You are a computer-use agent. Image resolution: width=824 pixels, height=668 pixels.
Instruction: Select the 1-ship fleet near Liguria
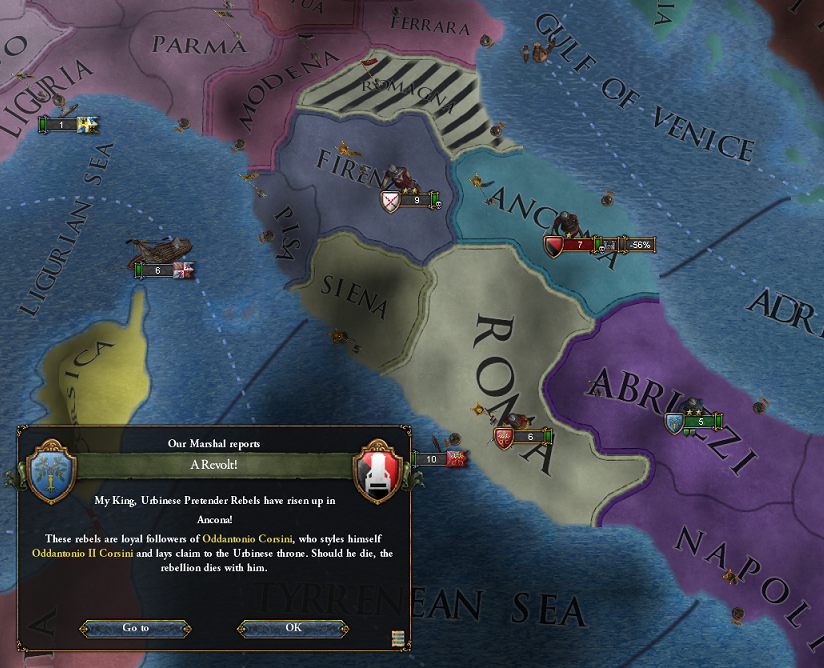pyautogui.click(x=63, y=125)
